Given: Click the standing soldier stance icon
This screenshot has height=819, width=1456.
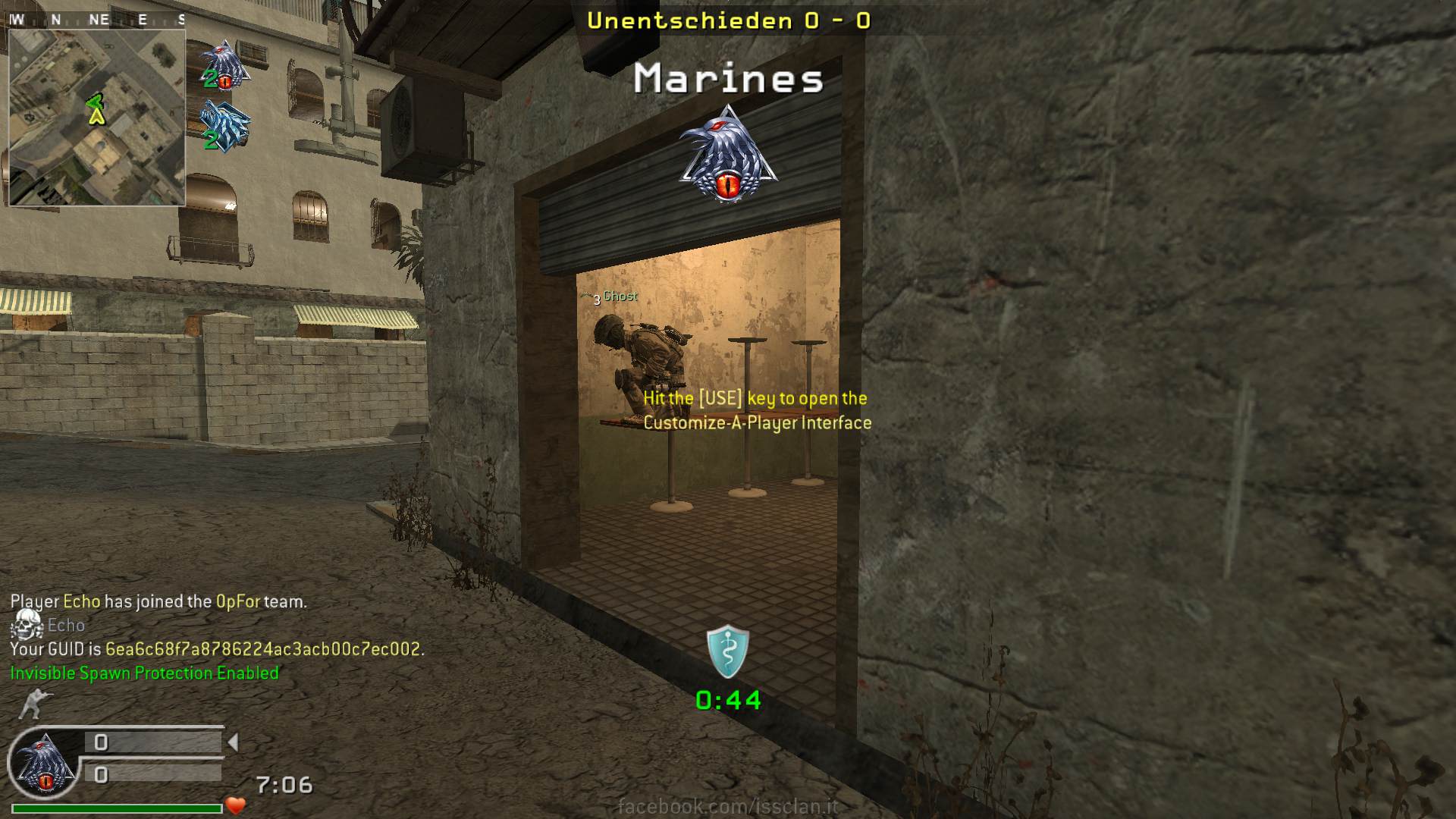Looking at the screenshot, I should tap(31, 704).
